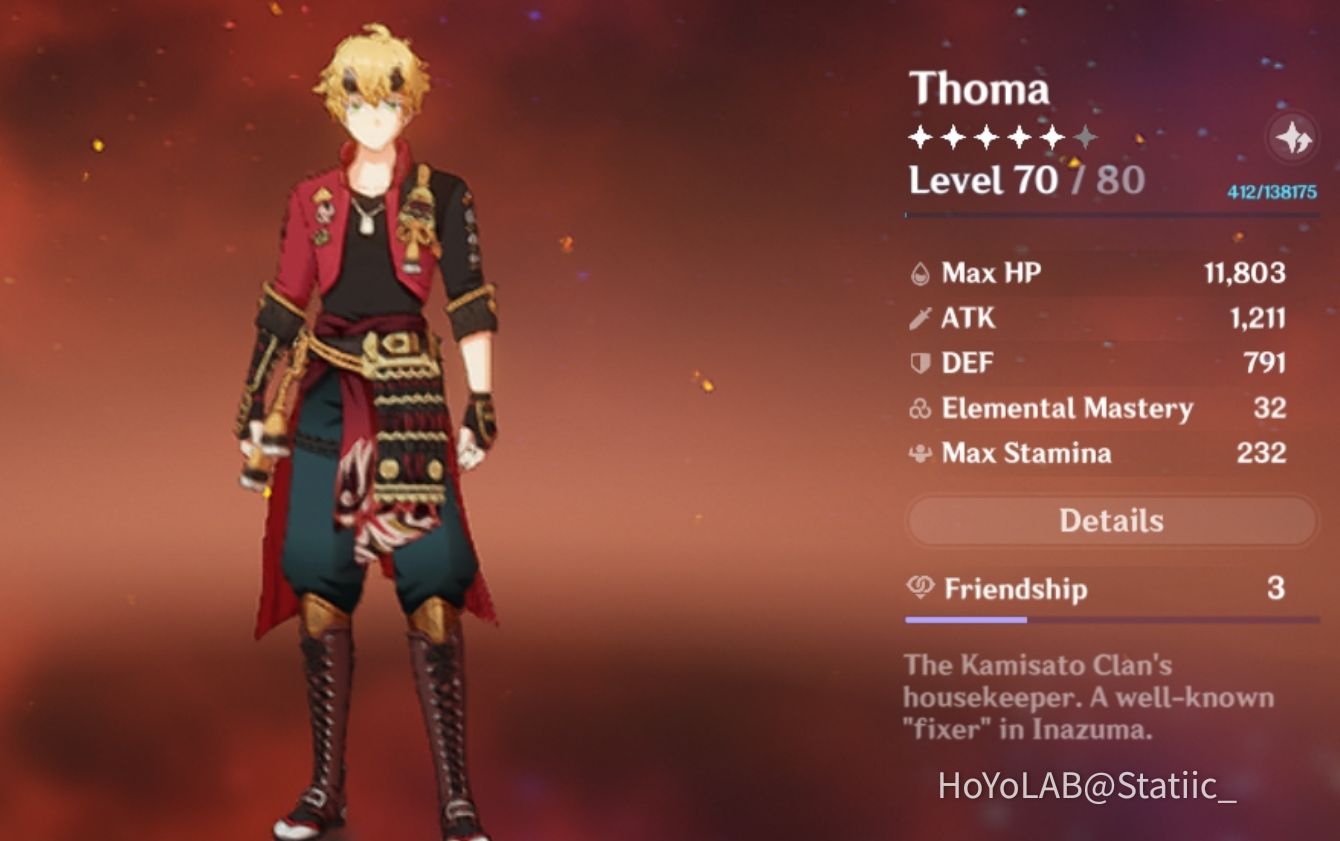Viewport: 1340px width, 841px height.
Task: Open the Details panel
Action: tap(1112, 520)
